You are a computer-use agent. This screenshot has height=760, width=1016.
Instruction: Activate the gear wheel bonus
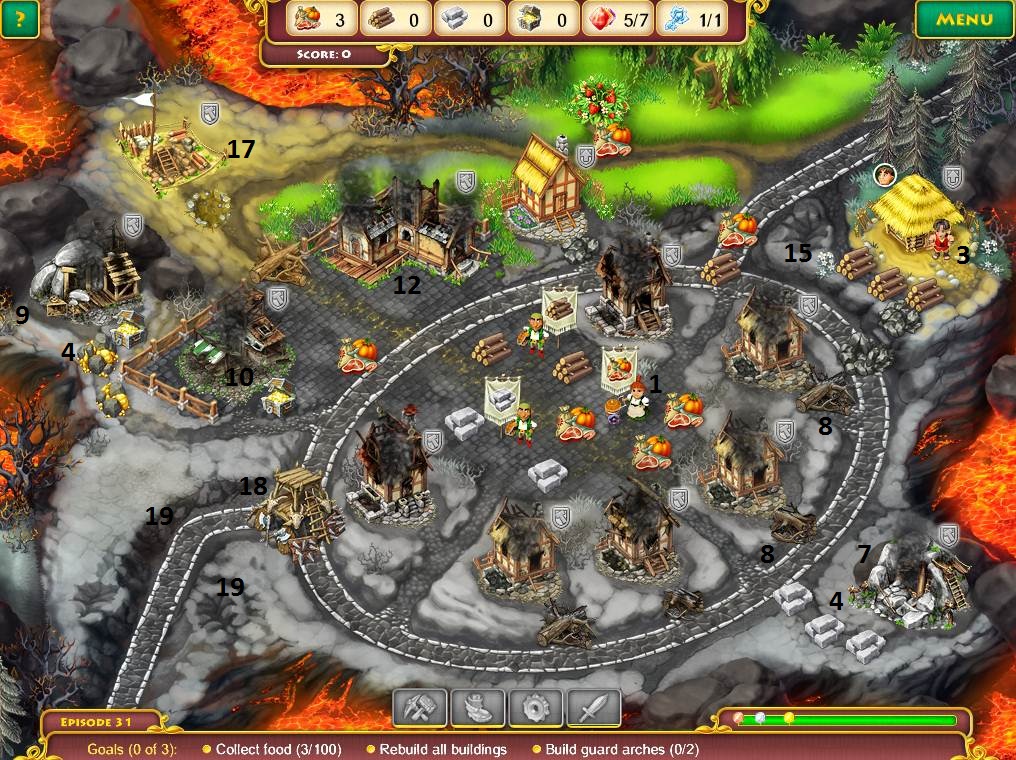tap(535, 708)
